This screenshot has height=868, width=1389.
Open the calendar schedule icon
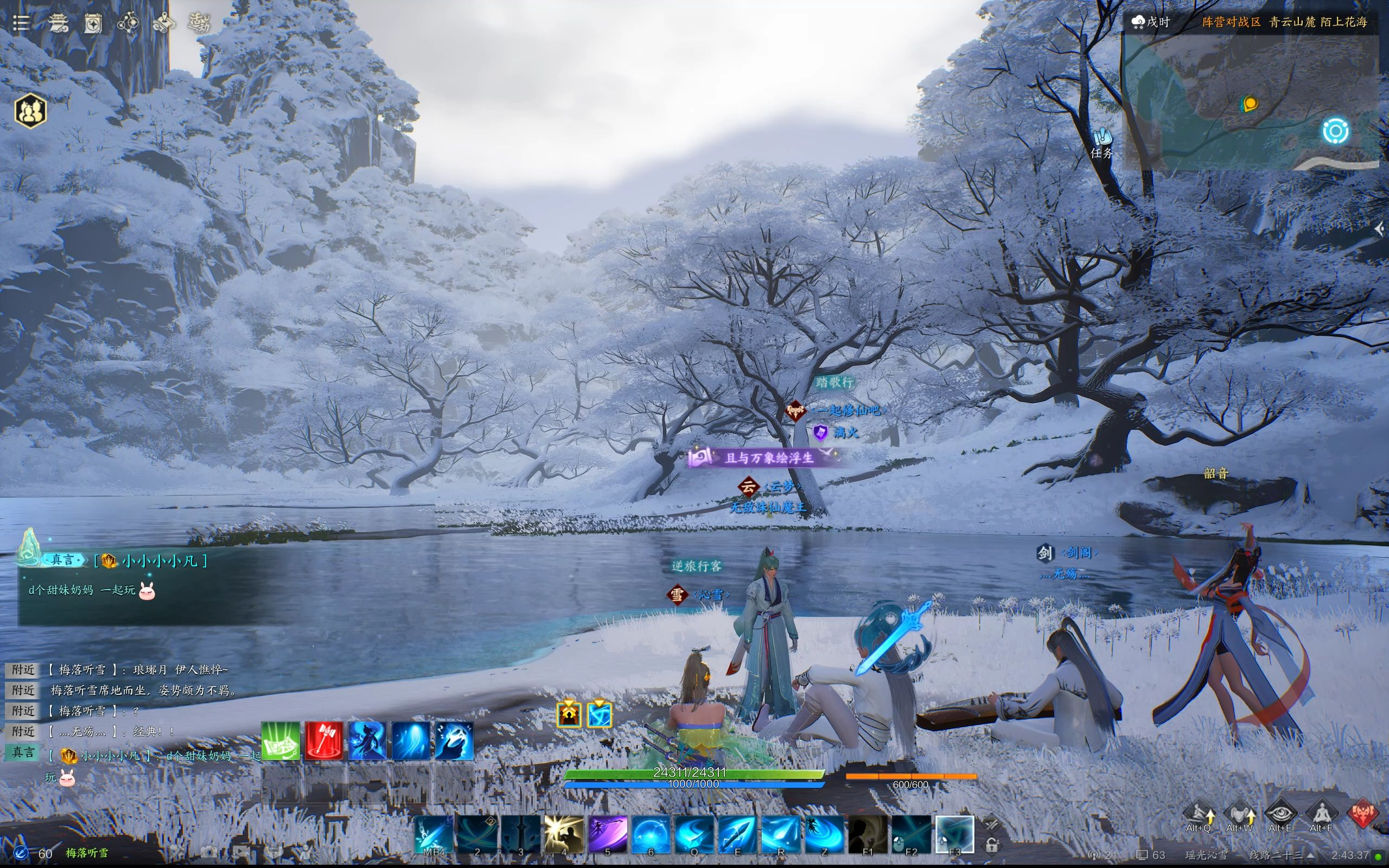click(x=93, y=23)
